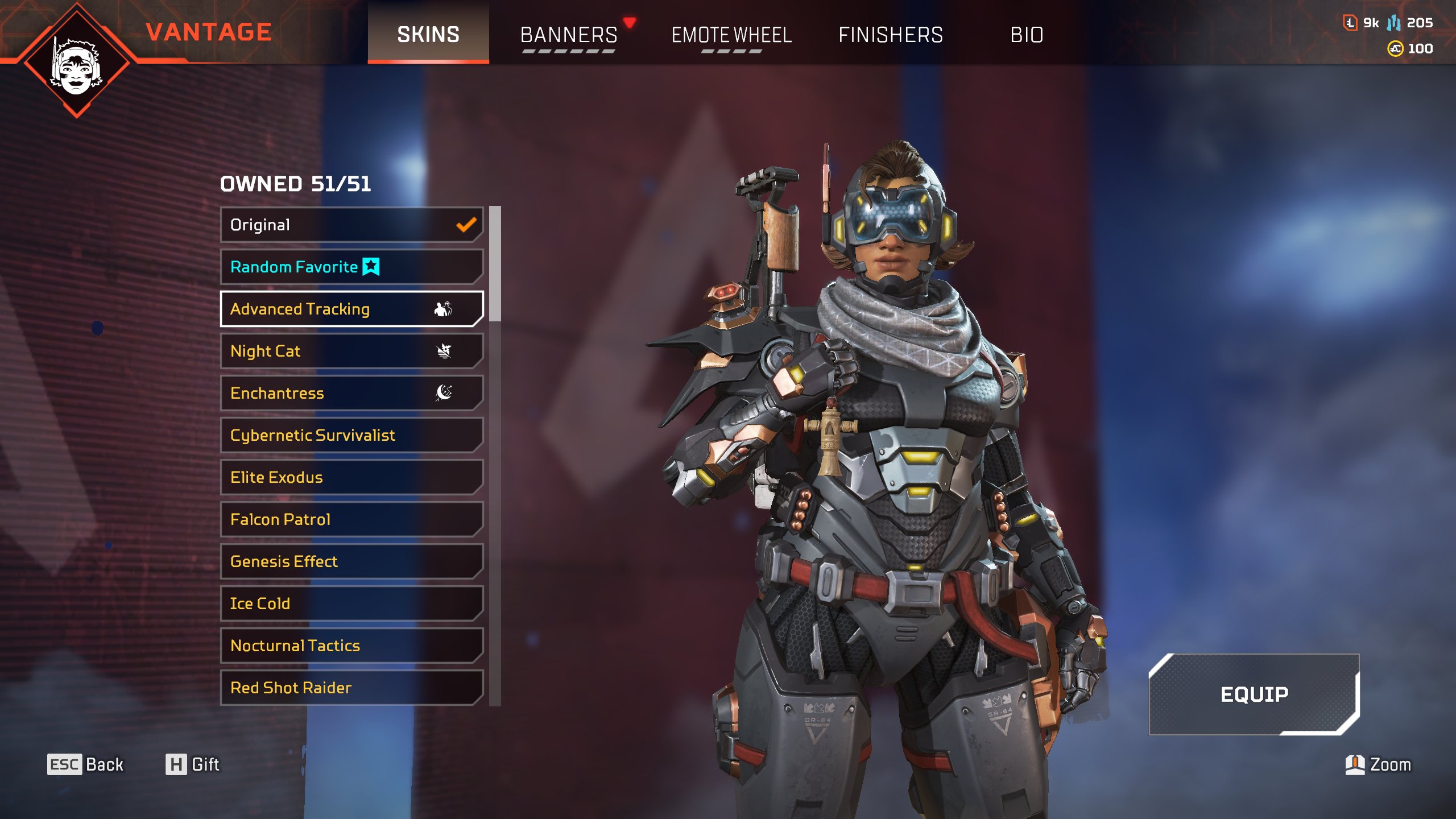Pick the Elite Exodus skin

351,477
